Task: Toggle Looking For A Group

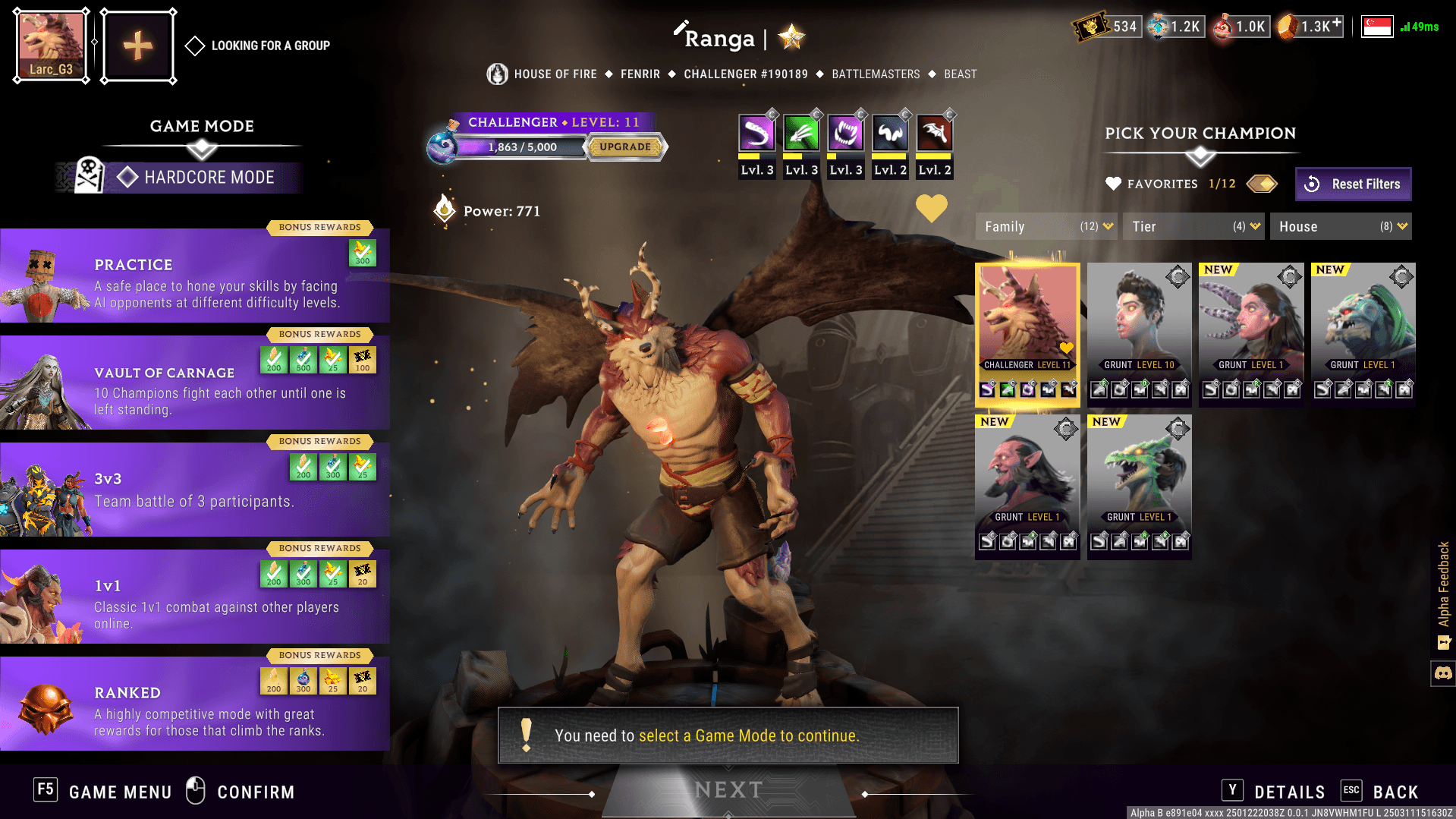Action: [195, 46]
